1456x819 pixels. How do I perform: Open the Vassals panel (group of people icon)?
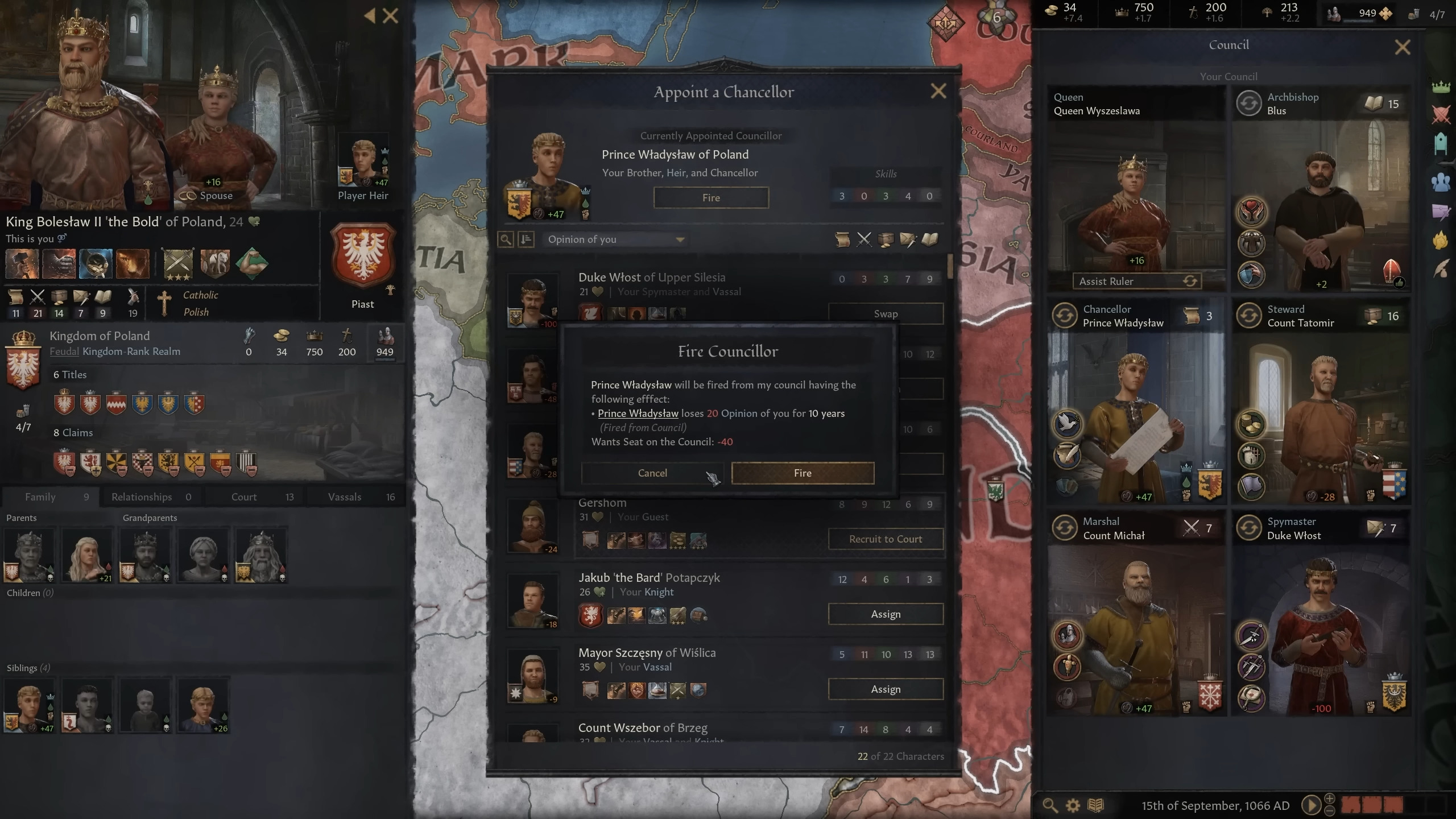(x=1440, y=181)
